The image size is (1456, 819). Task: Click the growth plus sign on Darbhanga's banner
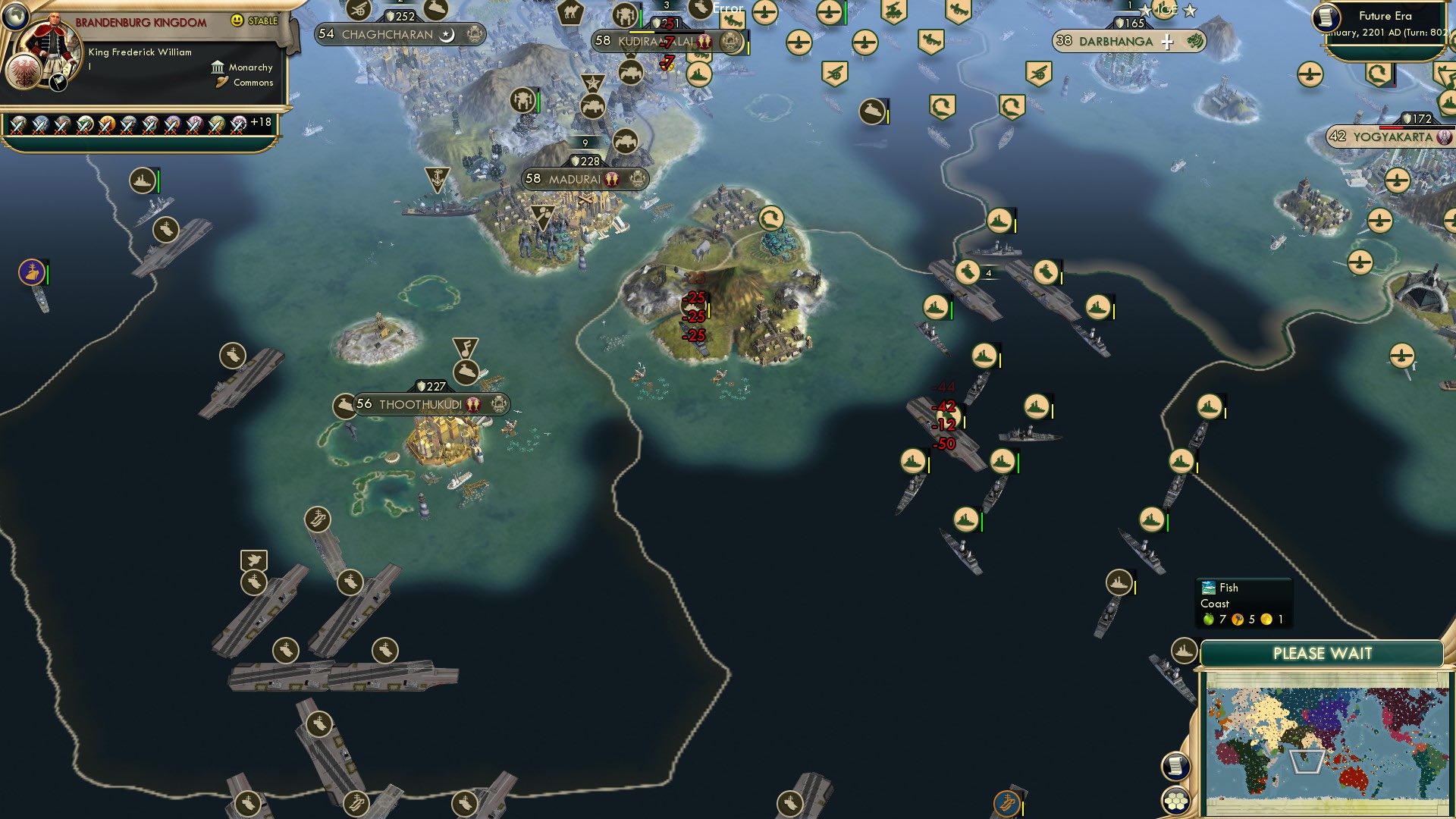1167,42
